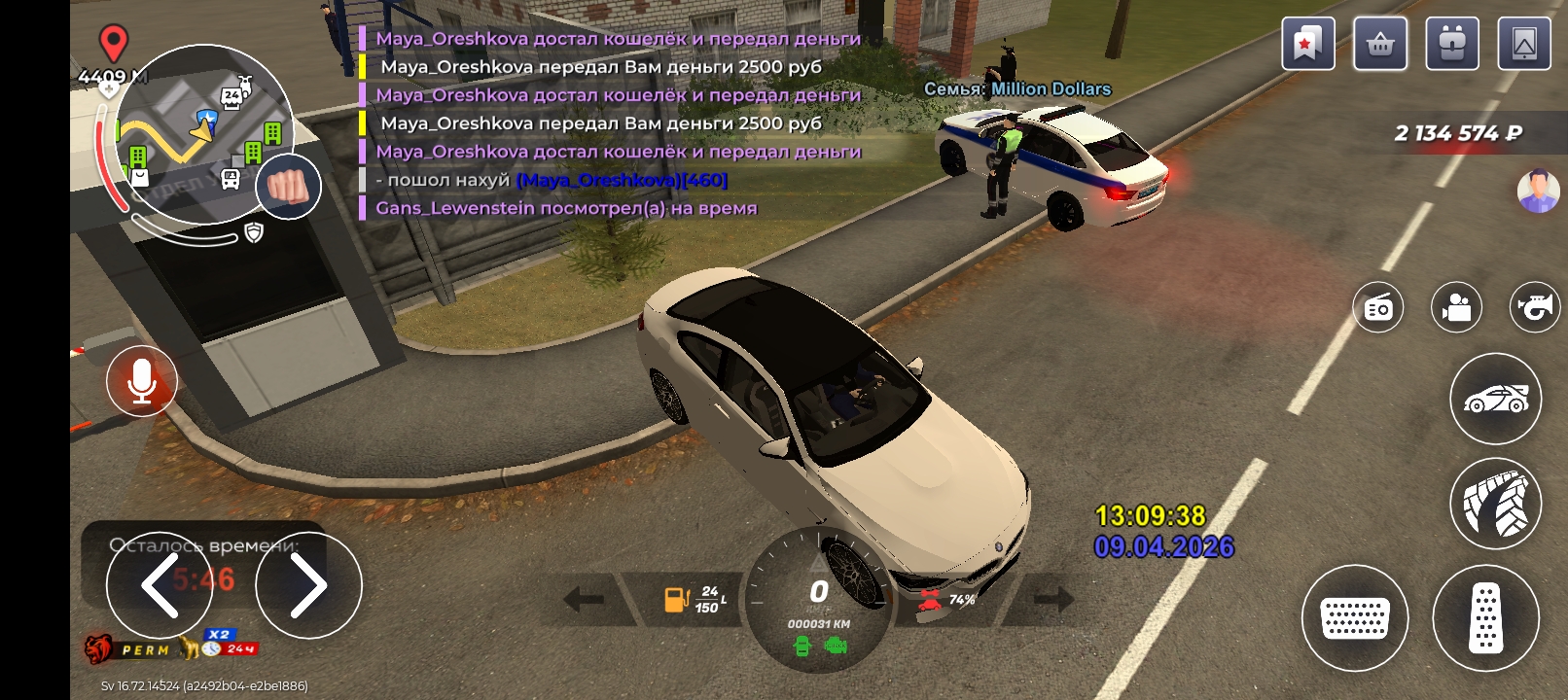Image resolution: width=1568 pixels, height=700 pixels.
Task: Steer left with the left arrow
Action: pyautogui.click(x=160, y=584)
